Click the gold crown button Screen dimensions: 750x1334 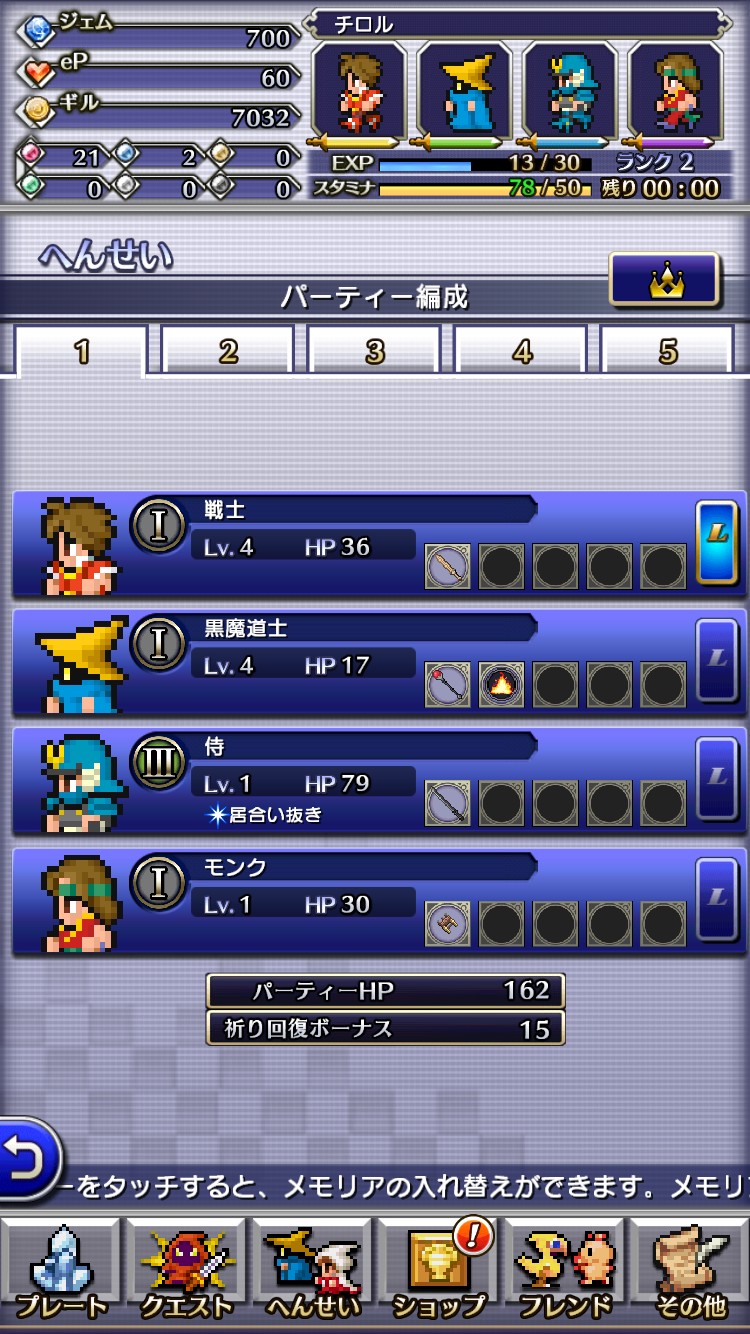(x=664, y=280)
